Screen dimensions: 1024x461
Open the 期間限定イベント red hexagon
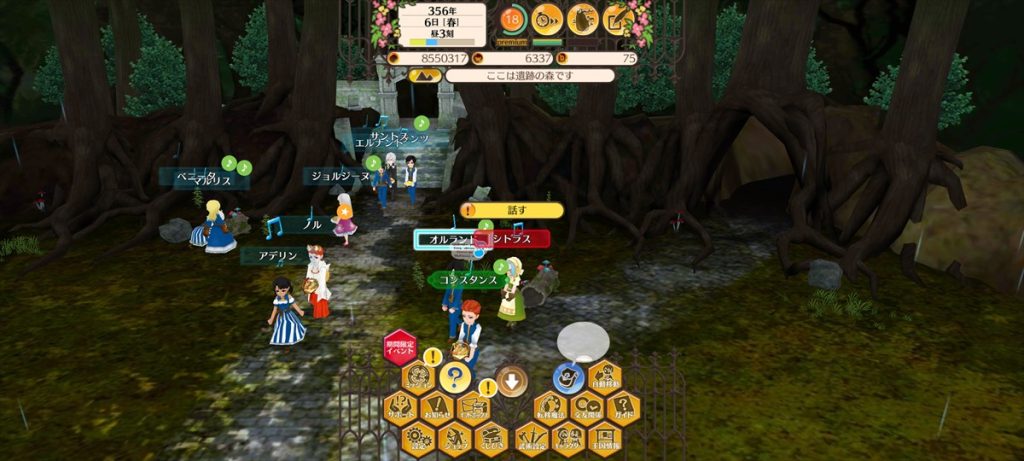400,346
